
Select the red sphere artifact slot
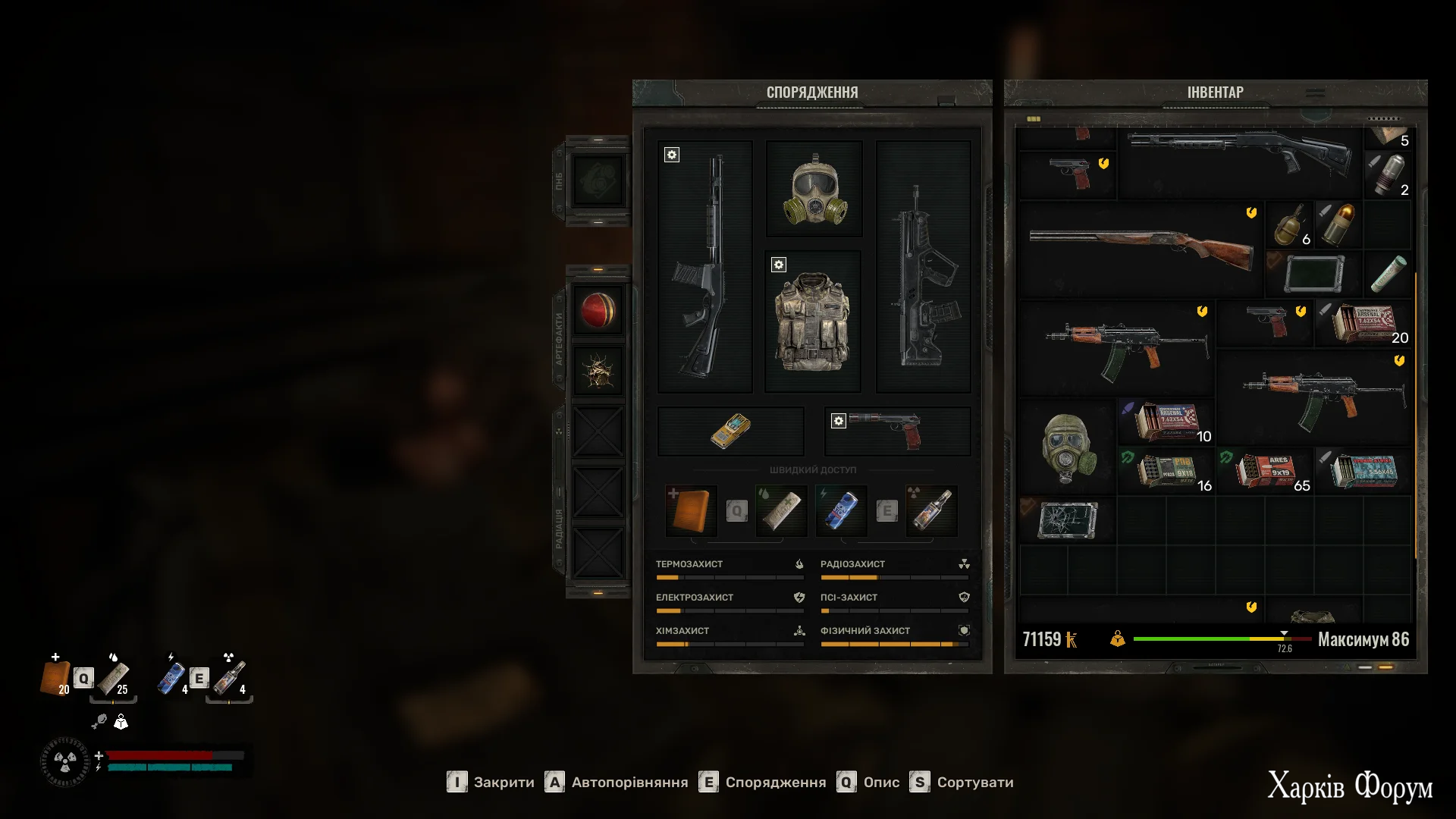pos(598,310)
